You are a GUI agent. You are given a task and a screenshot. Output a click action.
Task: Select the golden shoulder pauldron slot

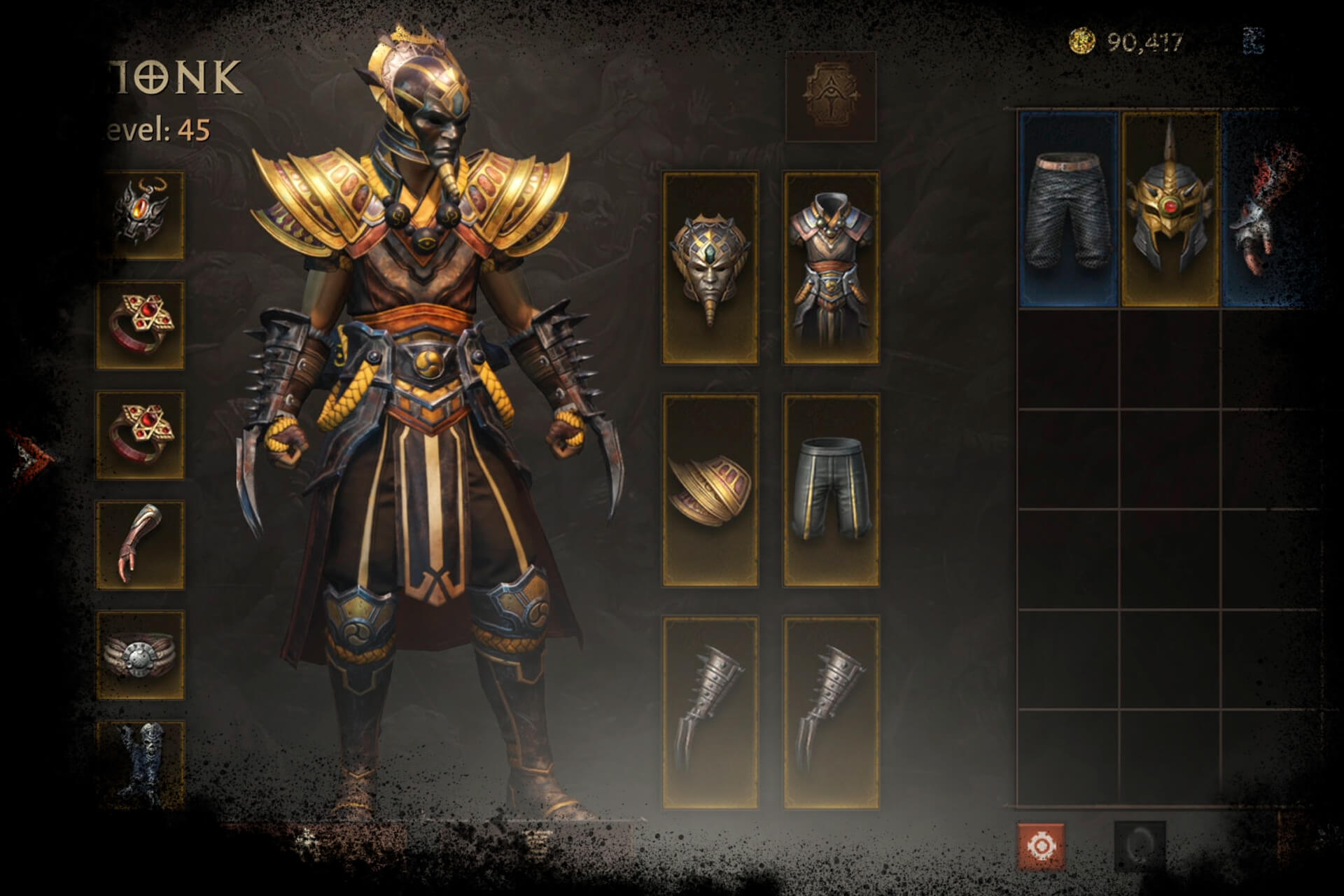point(710,490)
